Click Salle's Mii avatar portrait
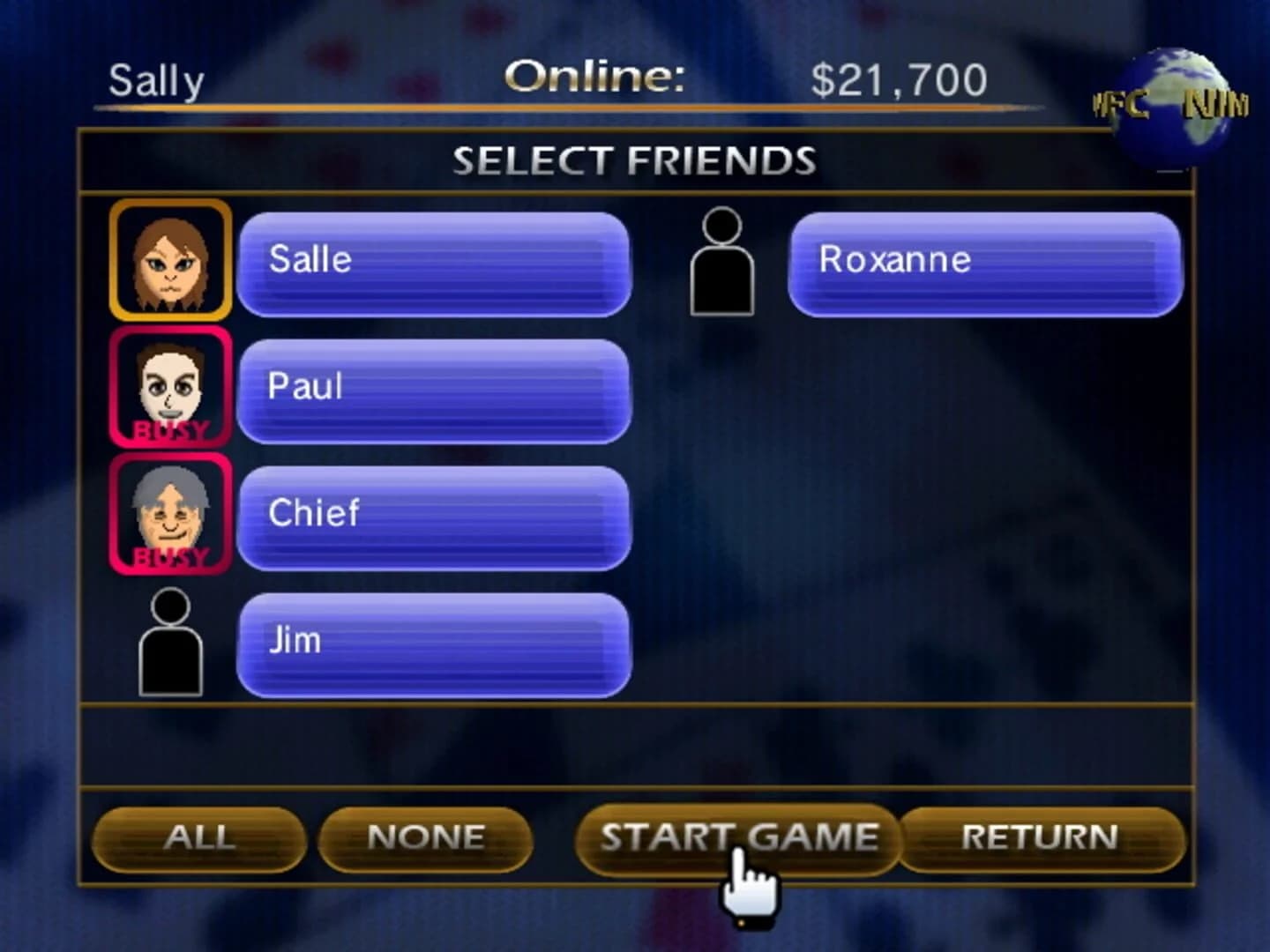Image resolution: width=1270 pixels, height=952 pixels. (169, 262)
